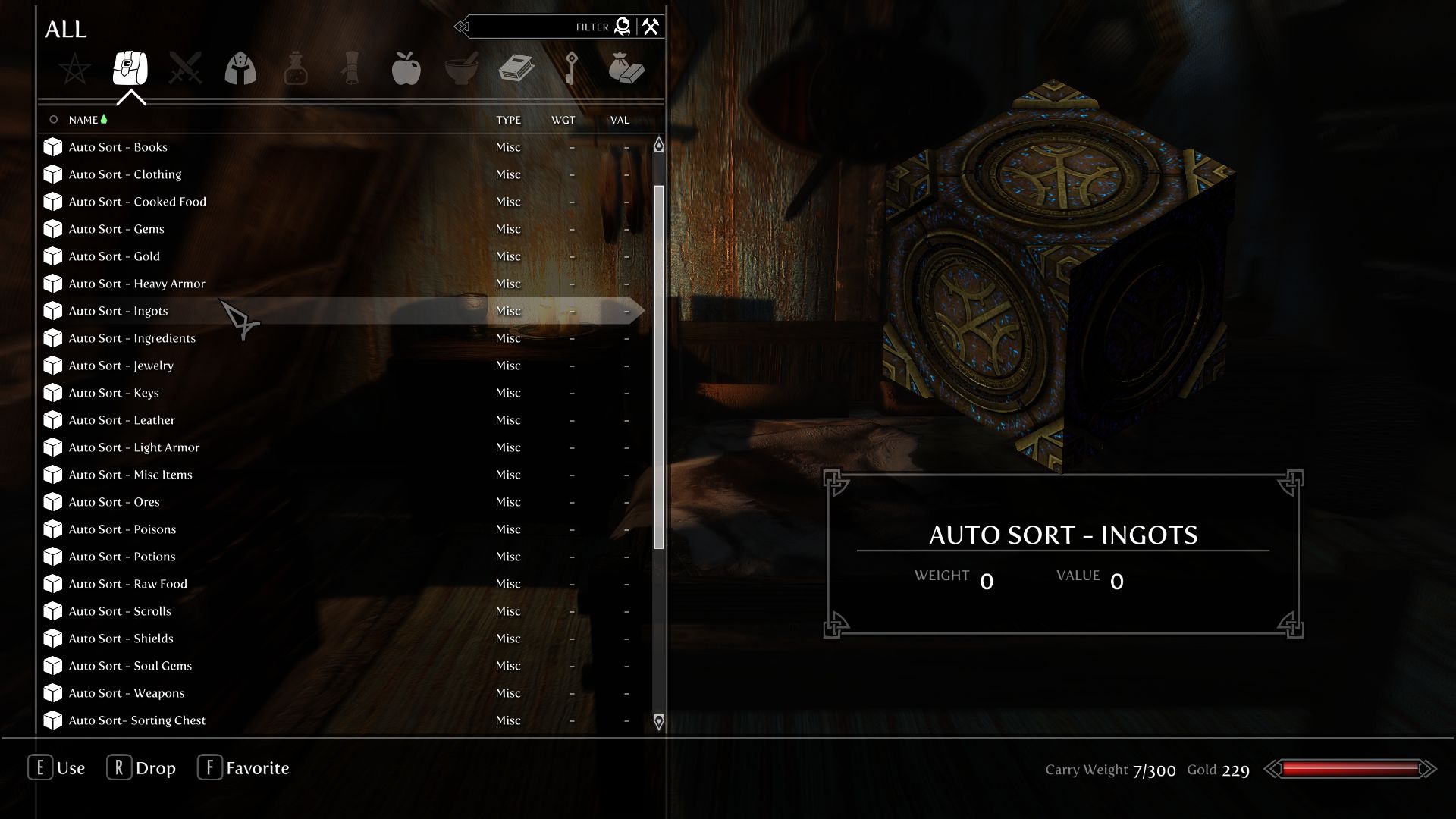Select Auto Sort - Heavy Armor row
This screenshot has width=1456, height=819.
click(x=136, y=284)
